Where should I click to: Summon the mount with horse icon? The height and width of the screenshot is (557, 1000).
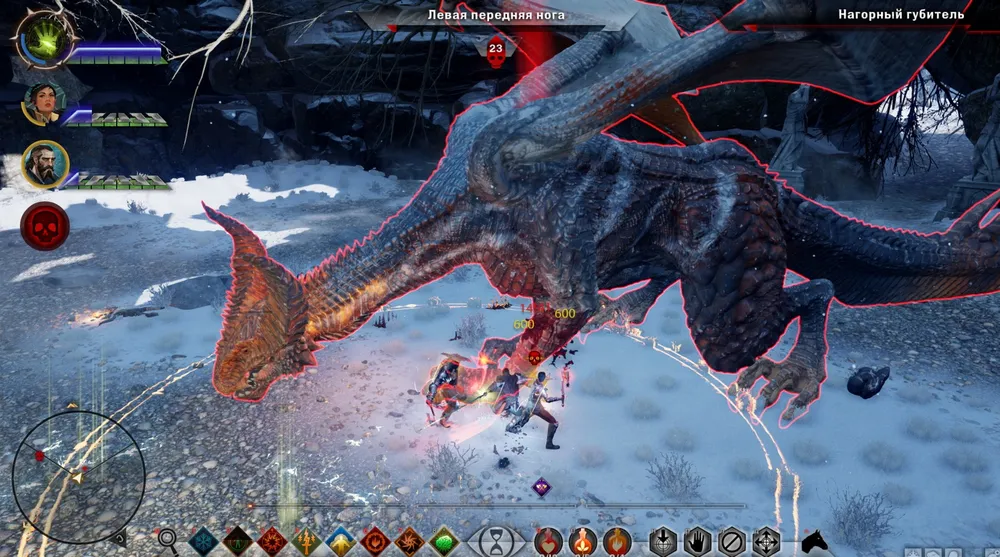pos(815,541)
